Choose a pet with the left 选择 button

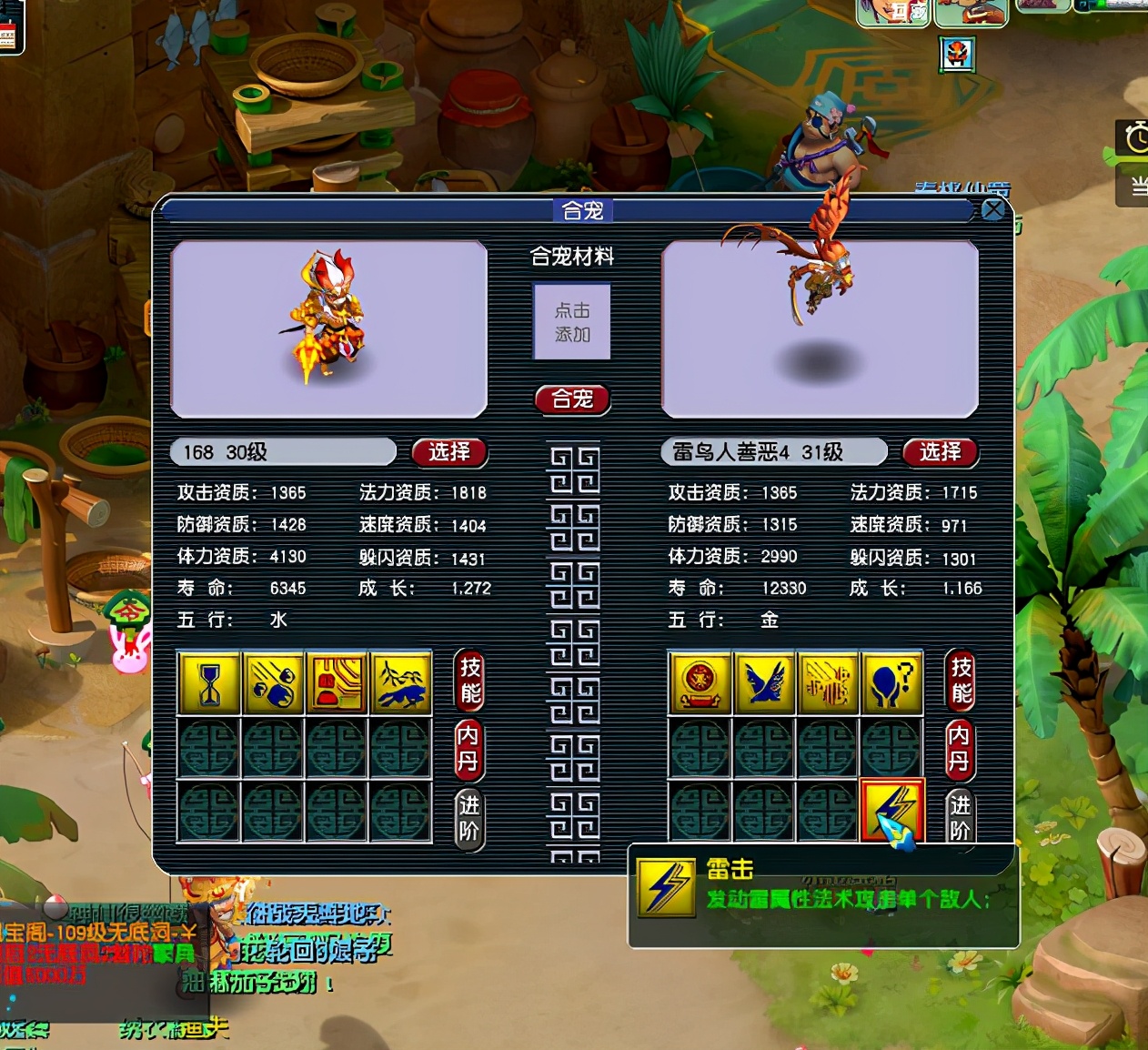[x=449, y=452]
